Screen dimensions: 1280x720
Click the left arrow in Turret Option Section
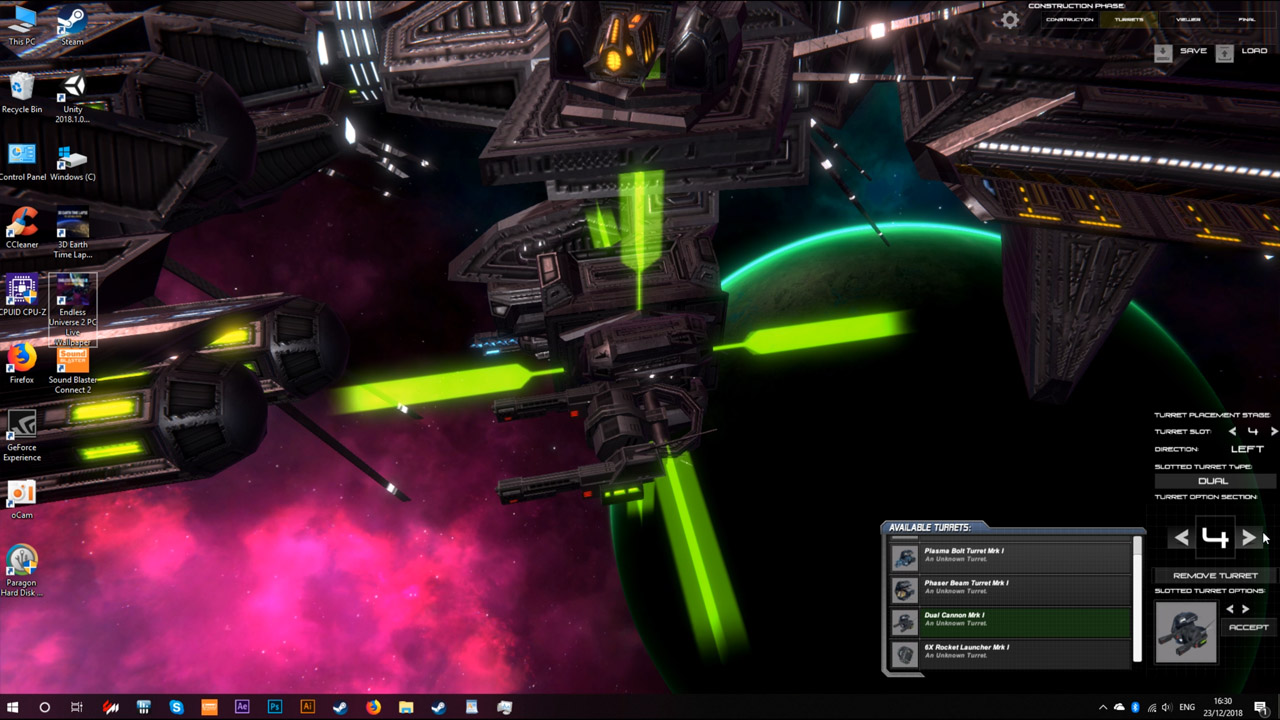point(1180,537)
